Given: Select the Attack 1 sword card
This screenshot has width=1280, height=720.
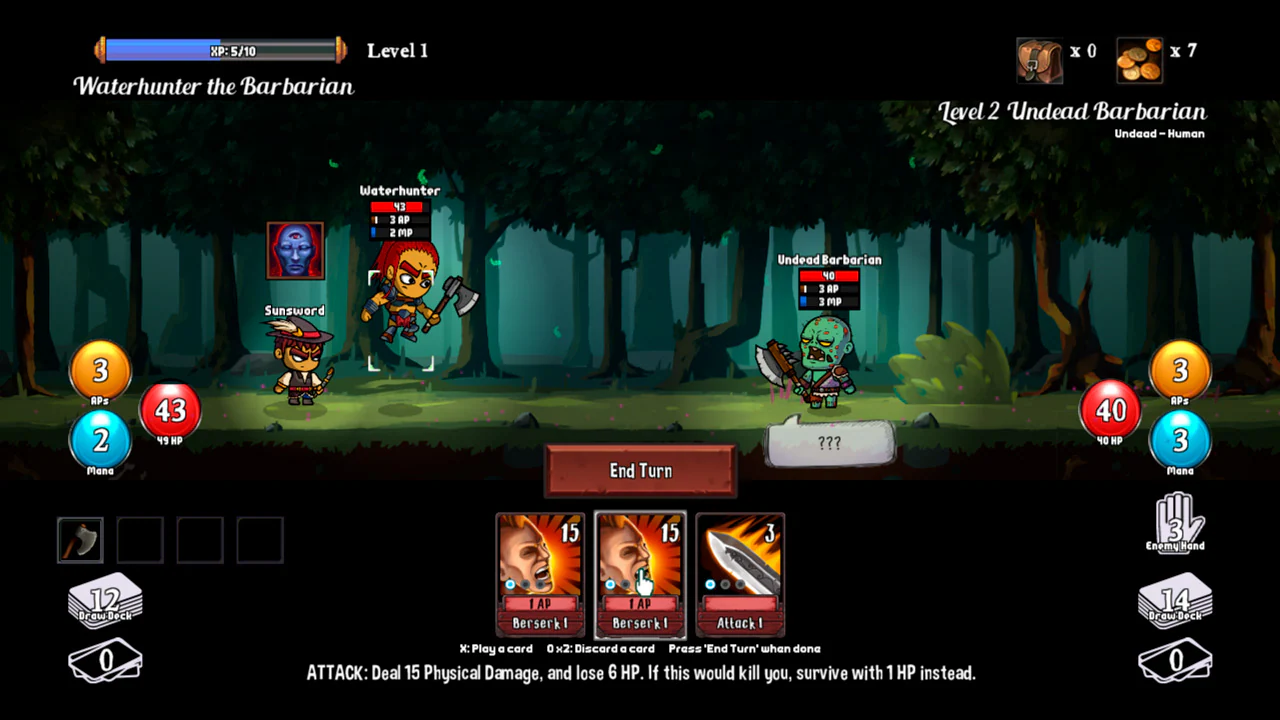Looking at the screenshot, I should [x=740, y=575].
